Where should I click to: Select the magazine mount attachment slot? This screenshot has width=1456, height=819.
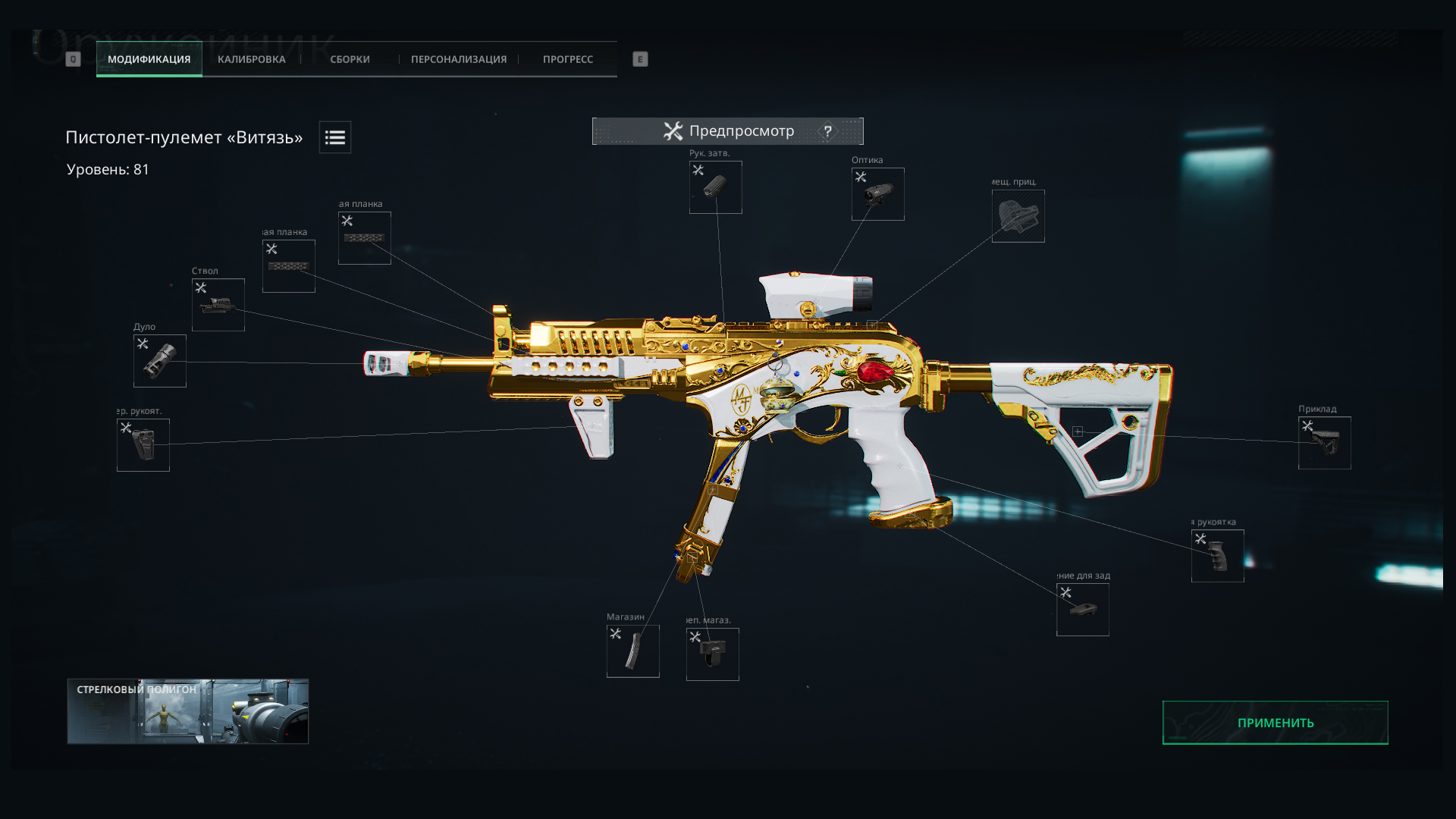point(712,654)
